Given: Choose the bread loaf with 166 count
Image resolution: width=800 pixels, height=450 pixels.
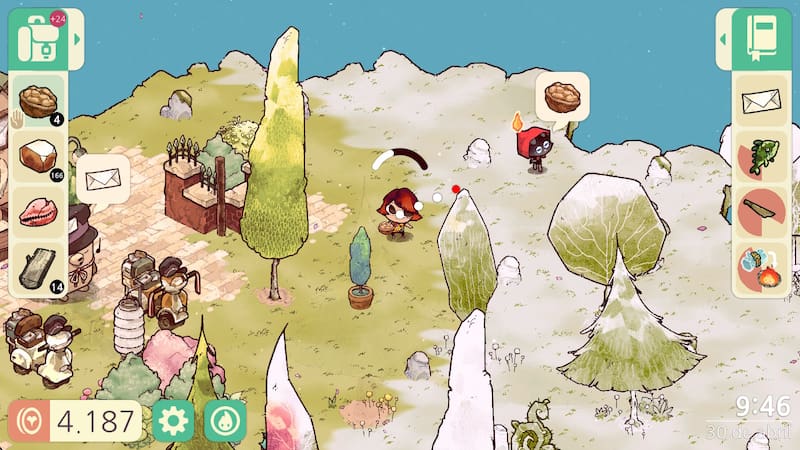Looking at the screenshot, I should point(40,157).
